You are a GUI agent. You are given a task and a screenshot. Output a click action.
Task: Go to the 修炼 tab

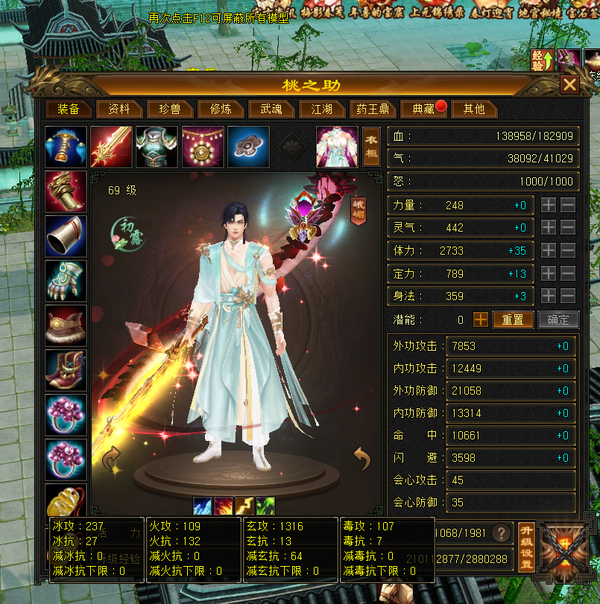221,109
